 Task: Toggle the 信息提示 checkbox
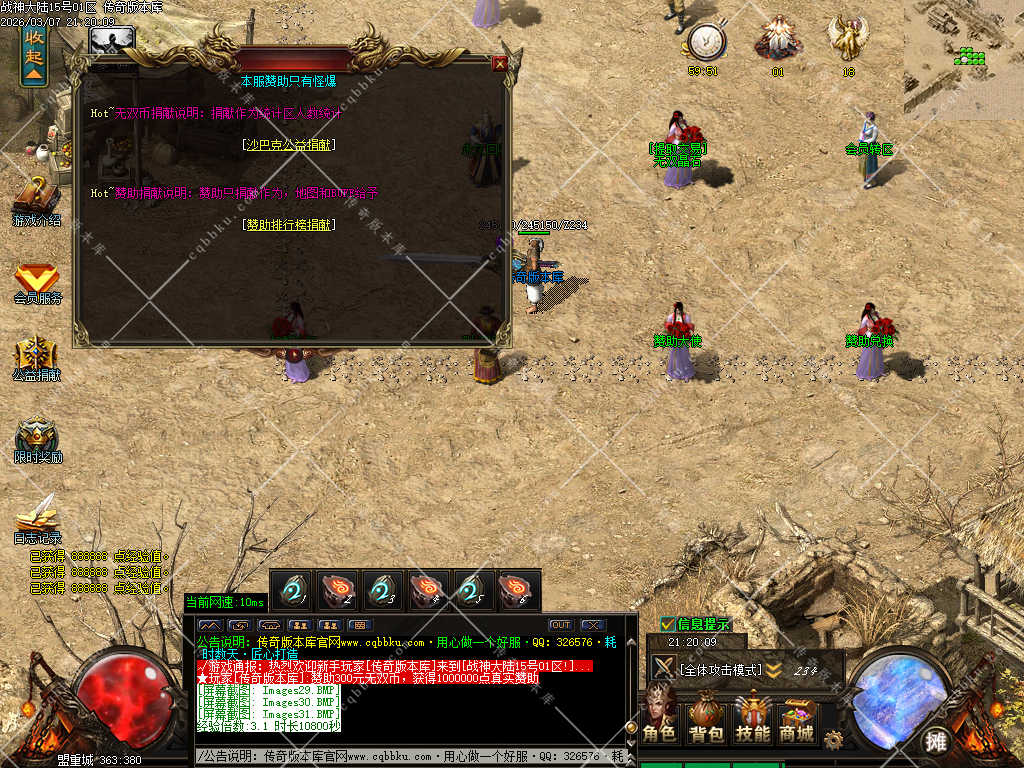(668, 624)
